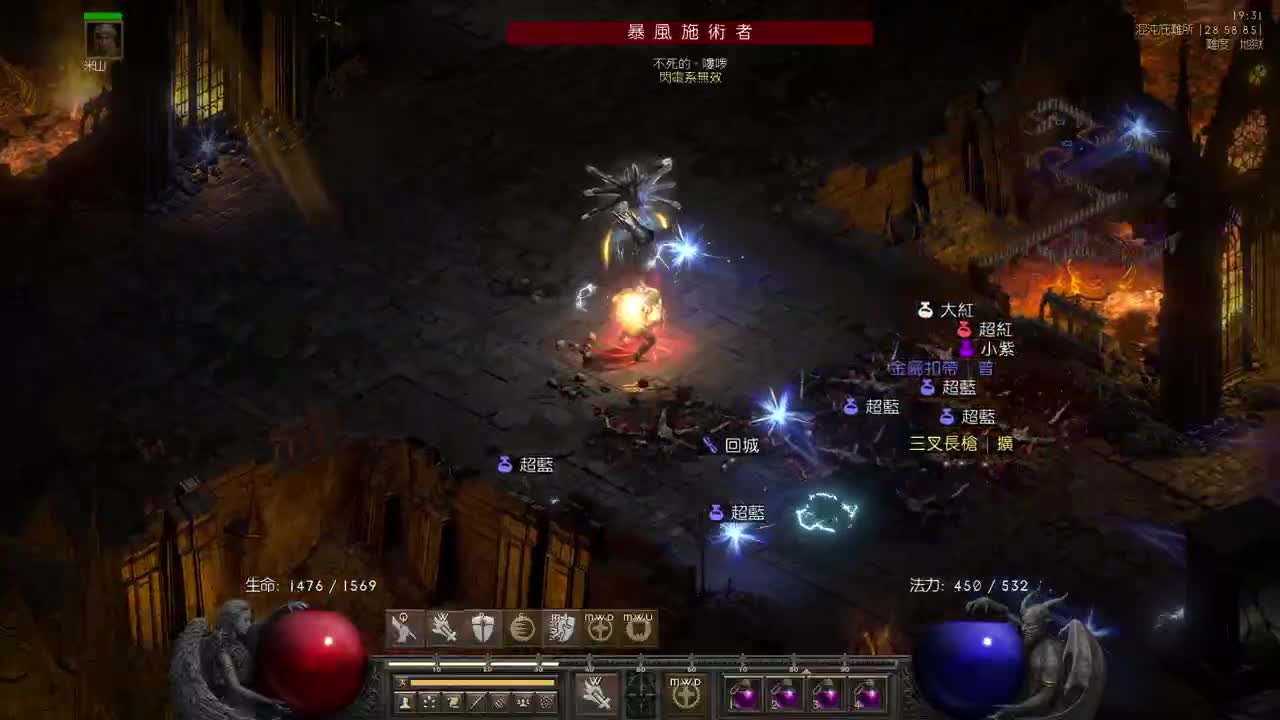
Task: Click the yellow experience progress bar
Action: pyautogui.click(x=480, y=683)
